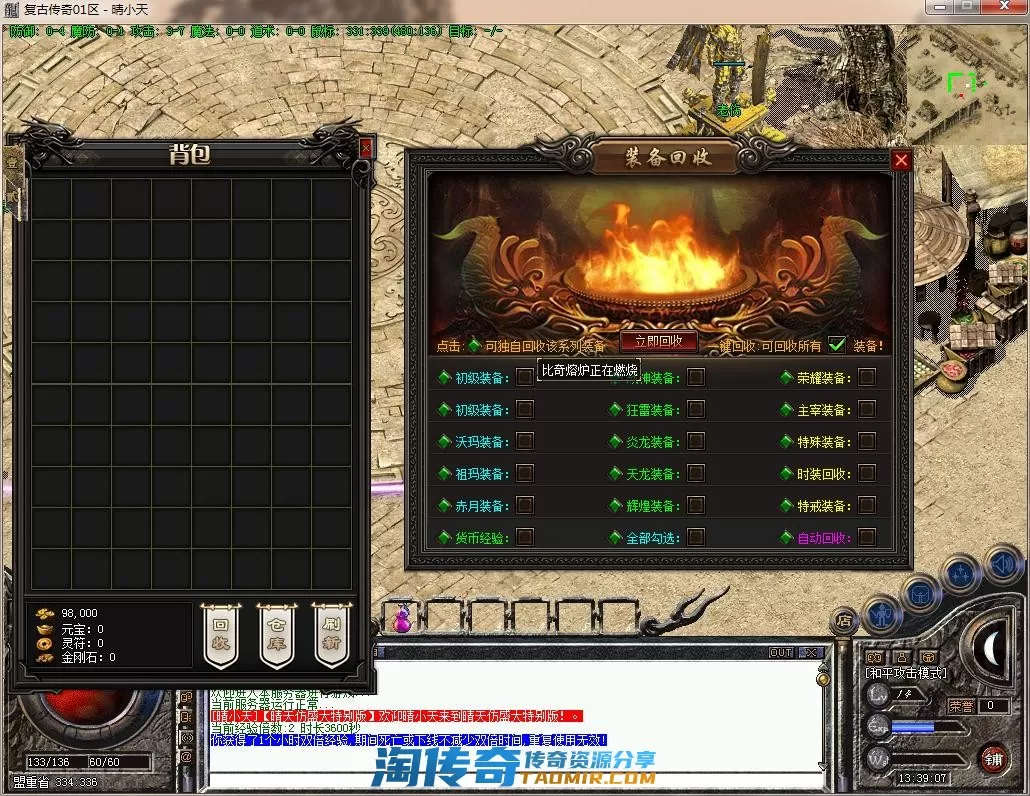Check the 荣耀装备 box
1030x796 pixels.
[867, 378]
